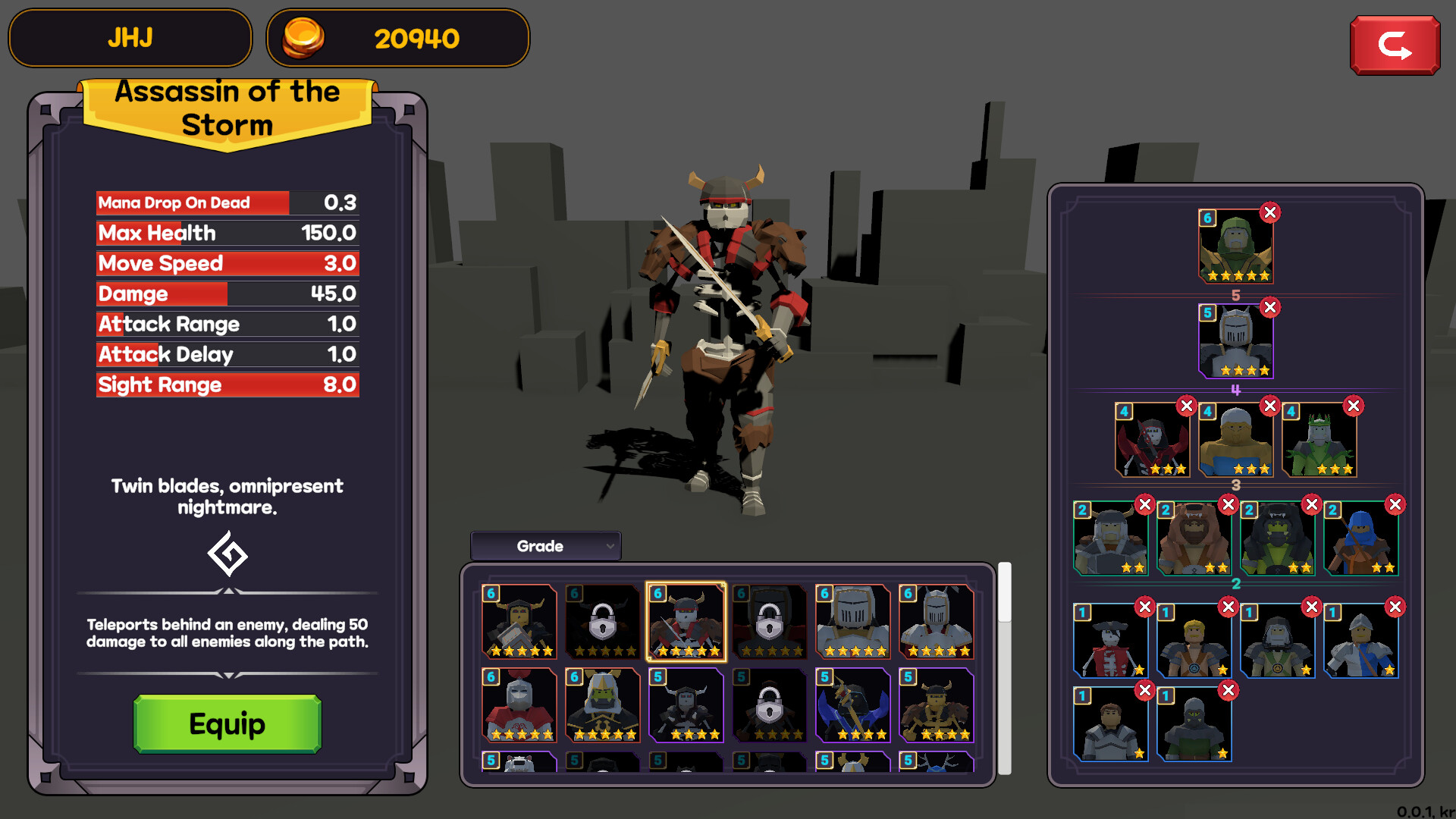Expand the Grade dropdown chevron
The image size is (1456, 819).
(x=610, y=546)
